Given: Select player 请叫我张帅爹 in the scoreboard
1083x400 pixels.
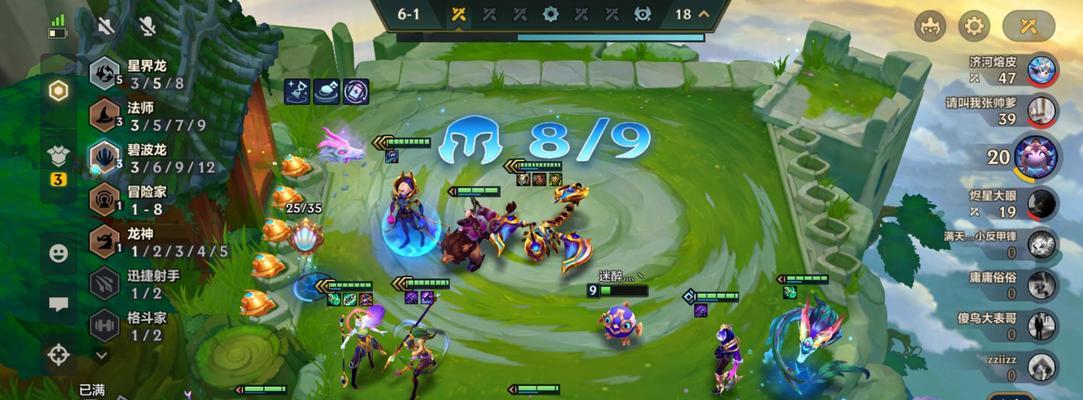Looking at the screenshot, I should pos(1043,110).
